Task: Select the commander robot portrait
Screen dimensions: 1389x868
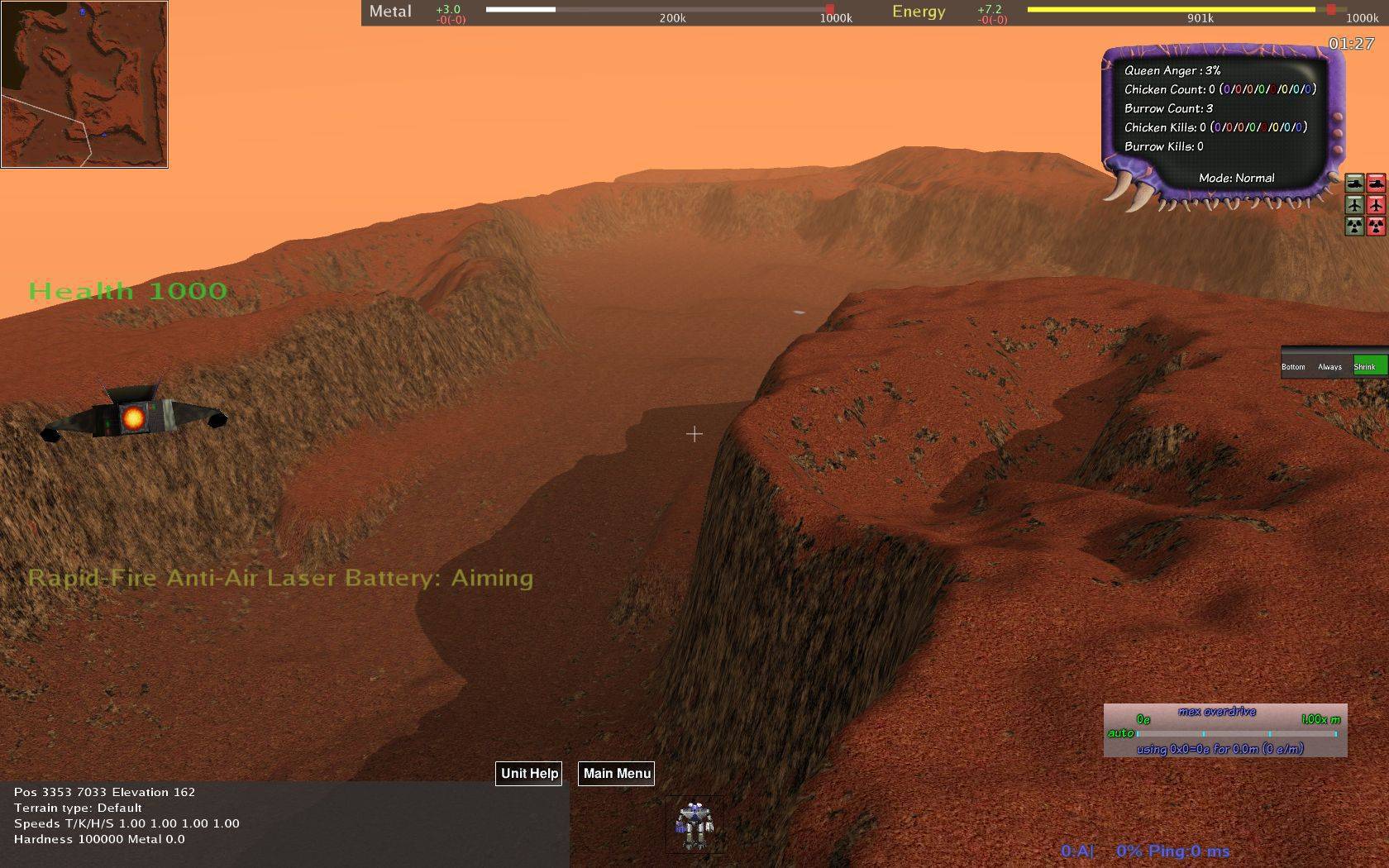Action: tap(694, 825)
